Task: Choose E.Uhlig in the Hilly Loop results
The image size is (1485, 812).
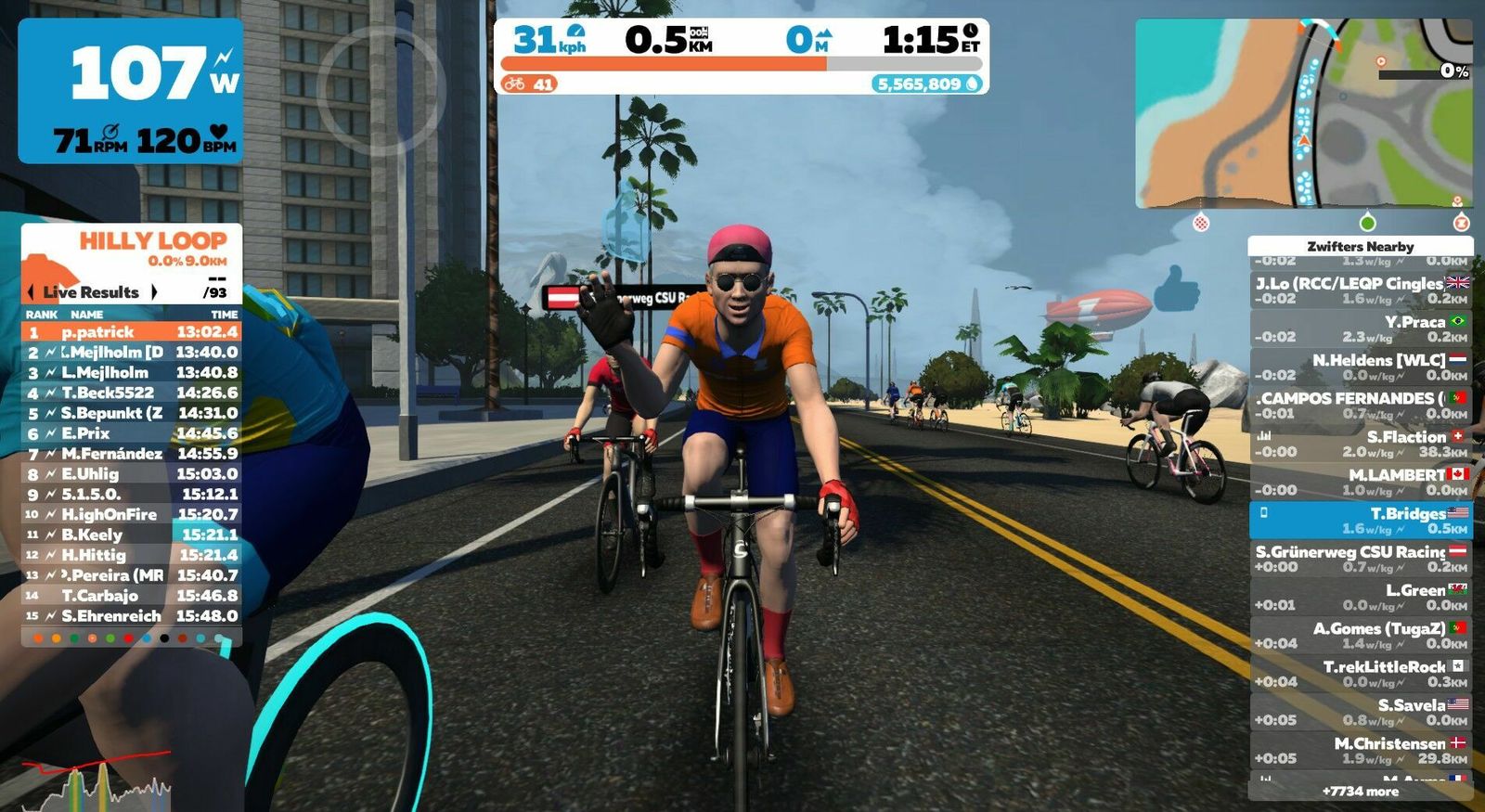Action: coord(132,474)
